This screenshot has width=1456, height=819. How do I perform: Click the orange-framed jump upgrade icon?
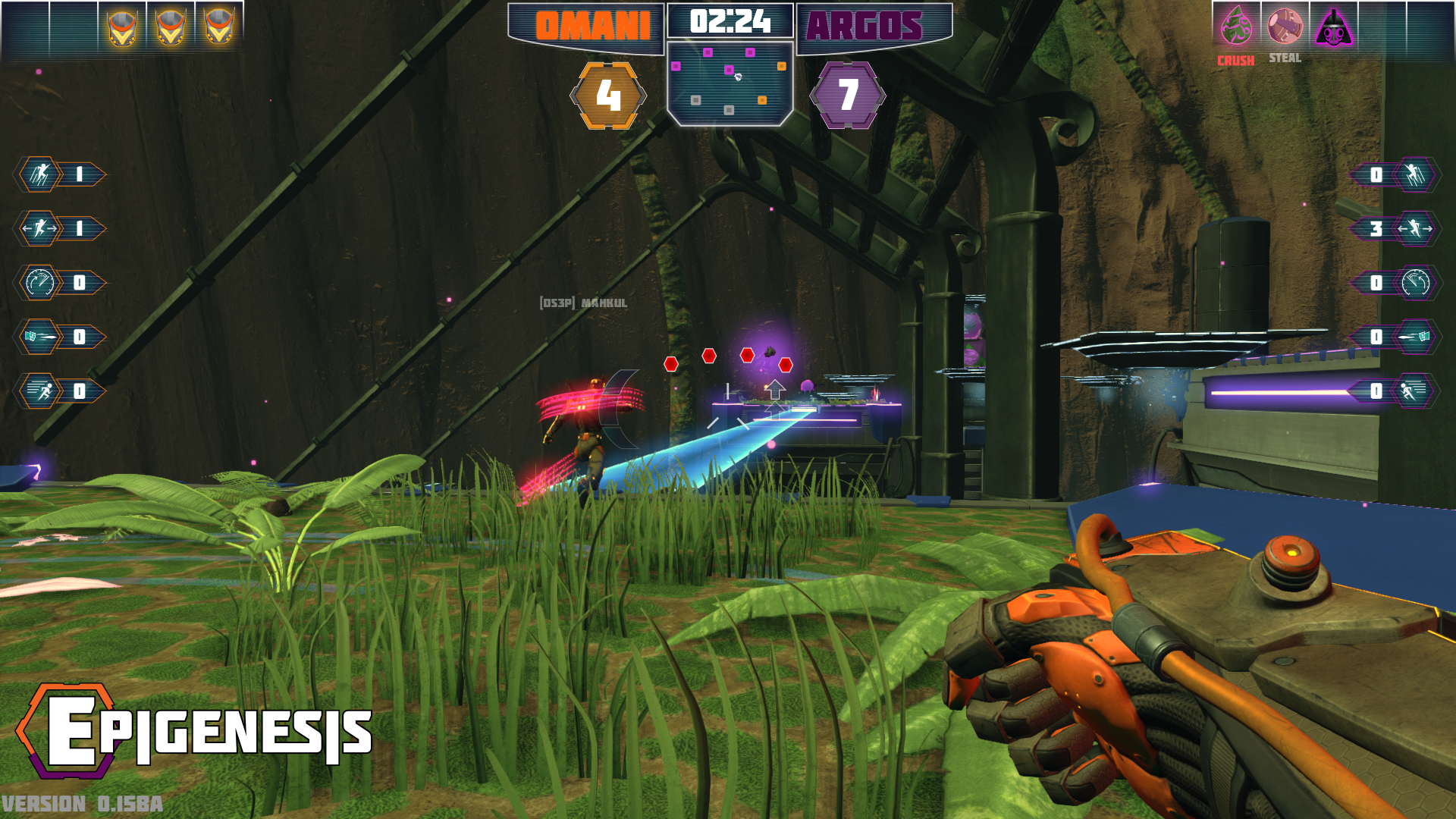tap(40, 174)
